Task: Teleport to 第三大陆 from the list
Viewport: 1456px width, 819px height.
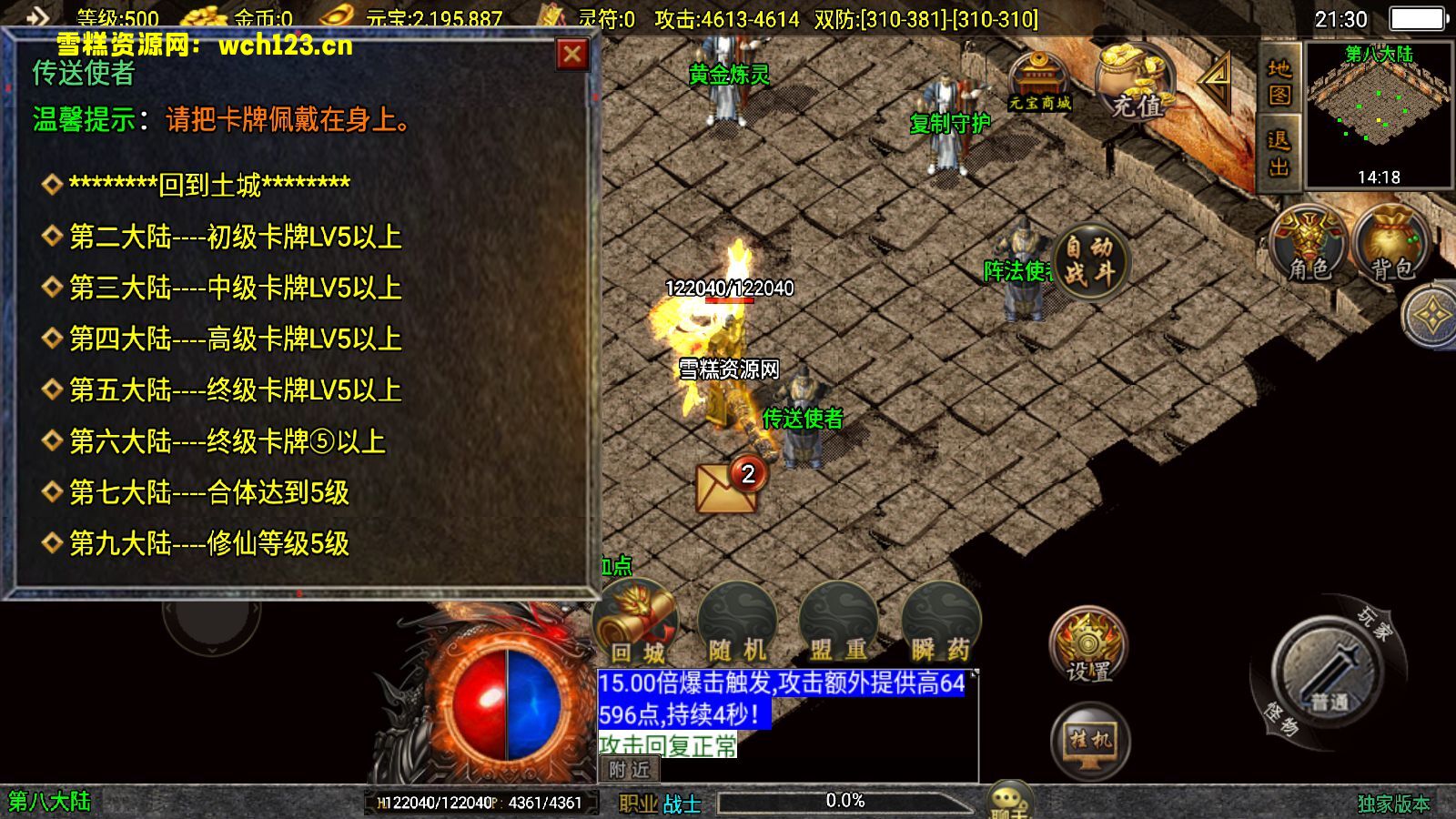Action: pos(235,288)
